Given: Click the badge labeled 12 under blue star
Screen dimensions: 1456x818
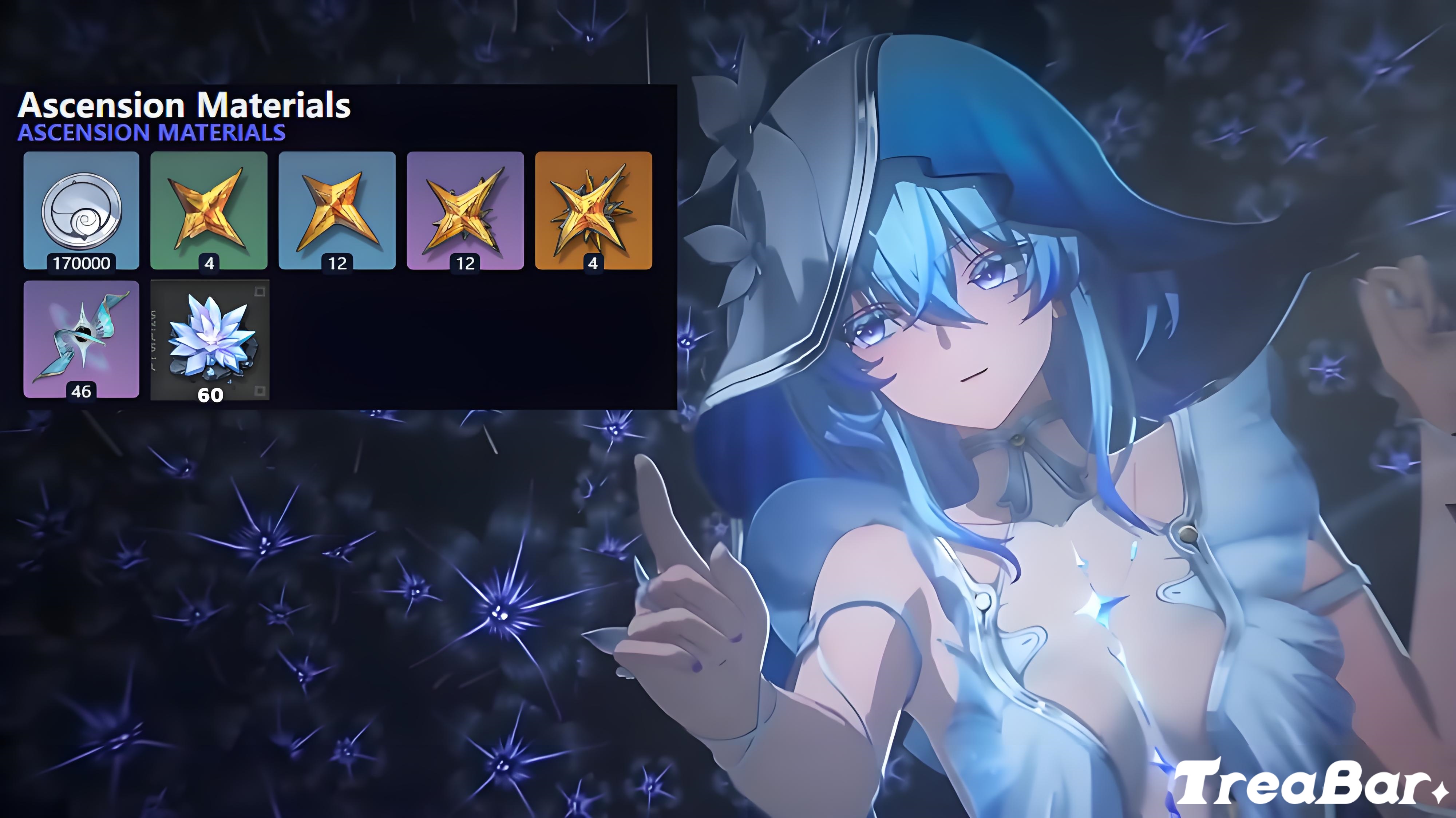Looking at the screenshot, I should coord(337,263).
